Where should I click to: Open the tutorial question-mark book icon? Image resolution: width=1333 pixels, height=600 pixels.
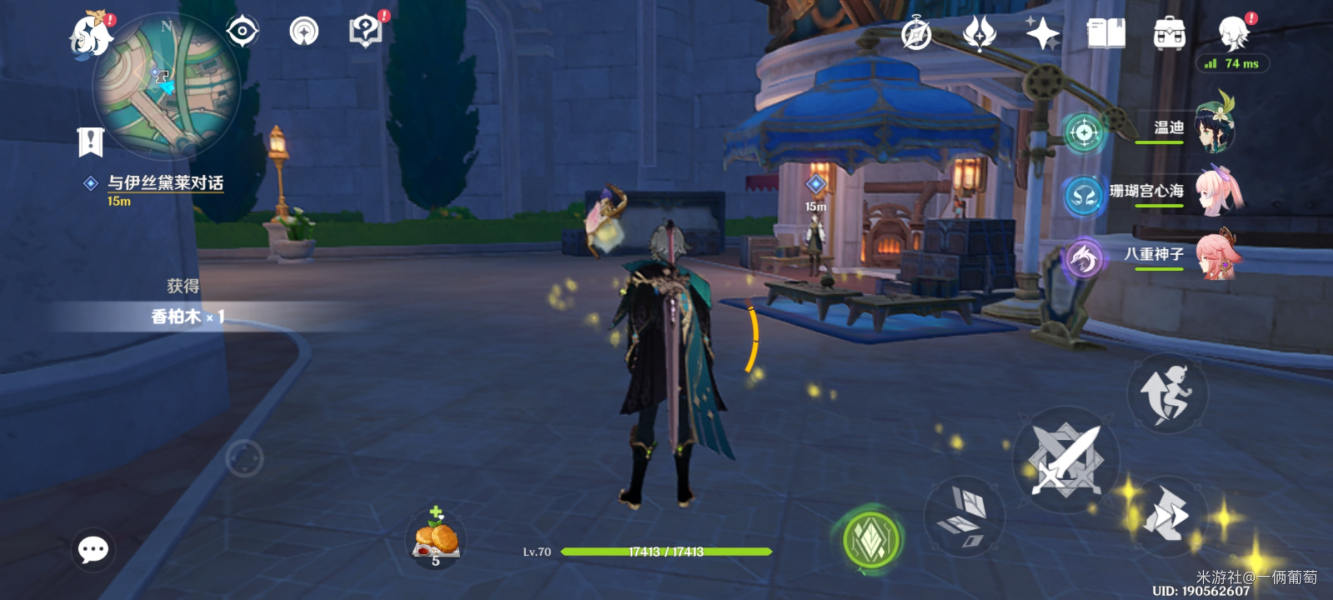[365, 31]
